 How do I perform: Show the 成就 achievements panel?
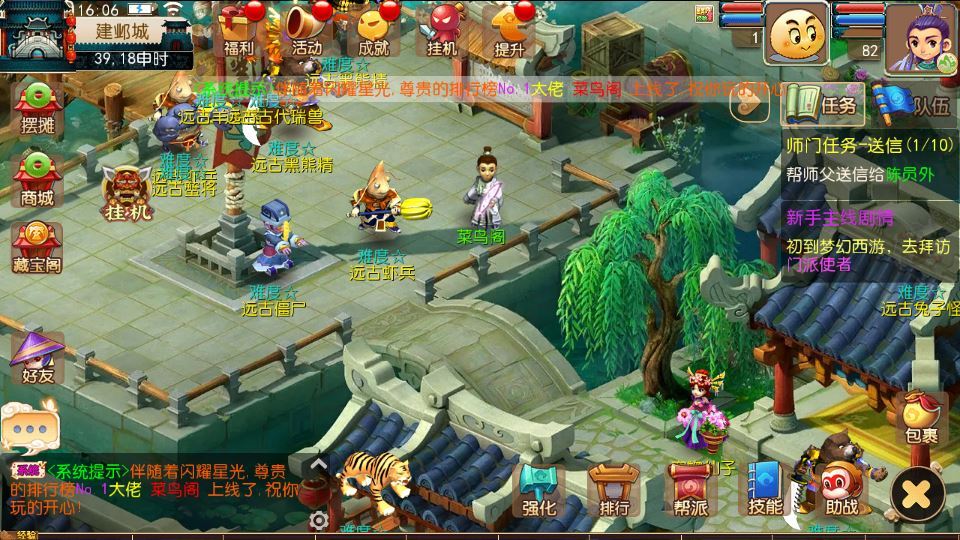coord(373,28)
